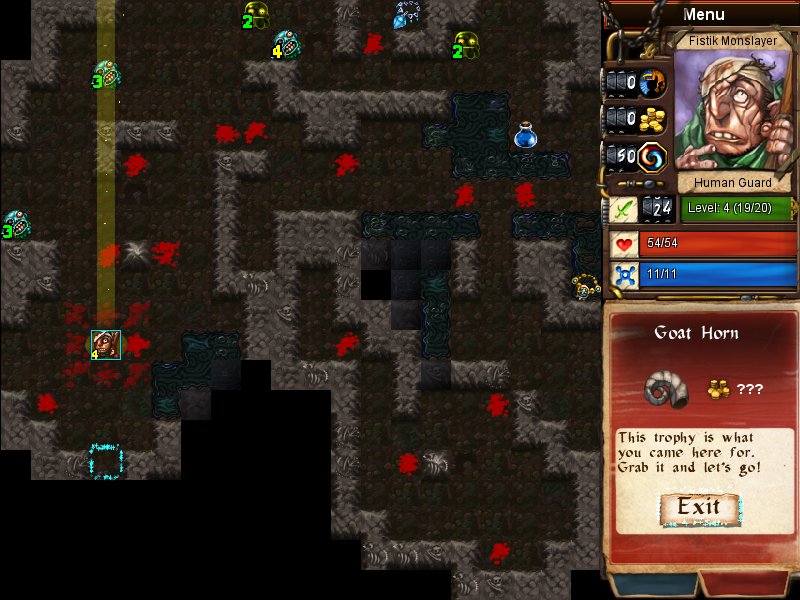This screenshot has height=600, width=800.
Task: Click the Exit button on the trophy note
Action: pyautogui.click(x=699, y=507)
